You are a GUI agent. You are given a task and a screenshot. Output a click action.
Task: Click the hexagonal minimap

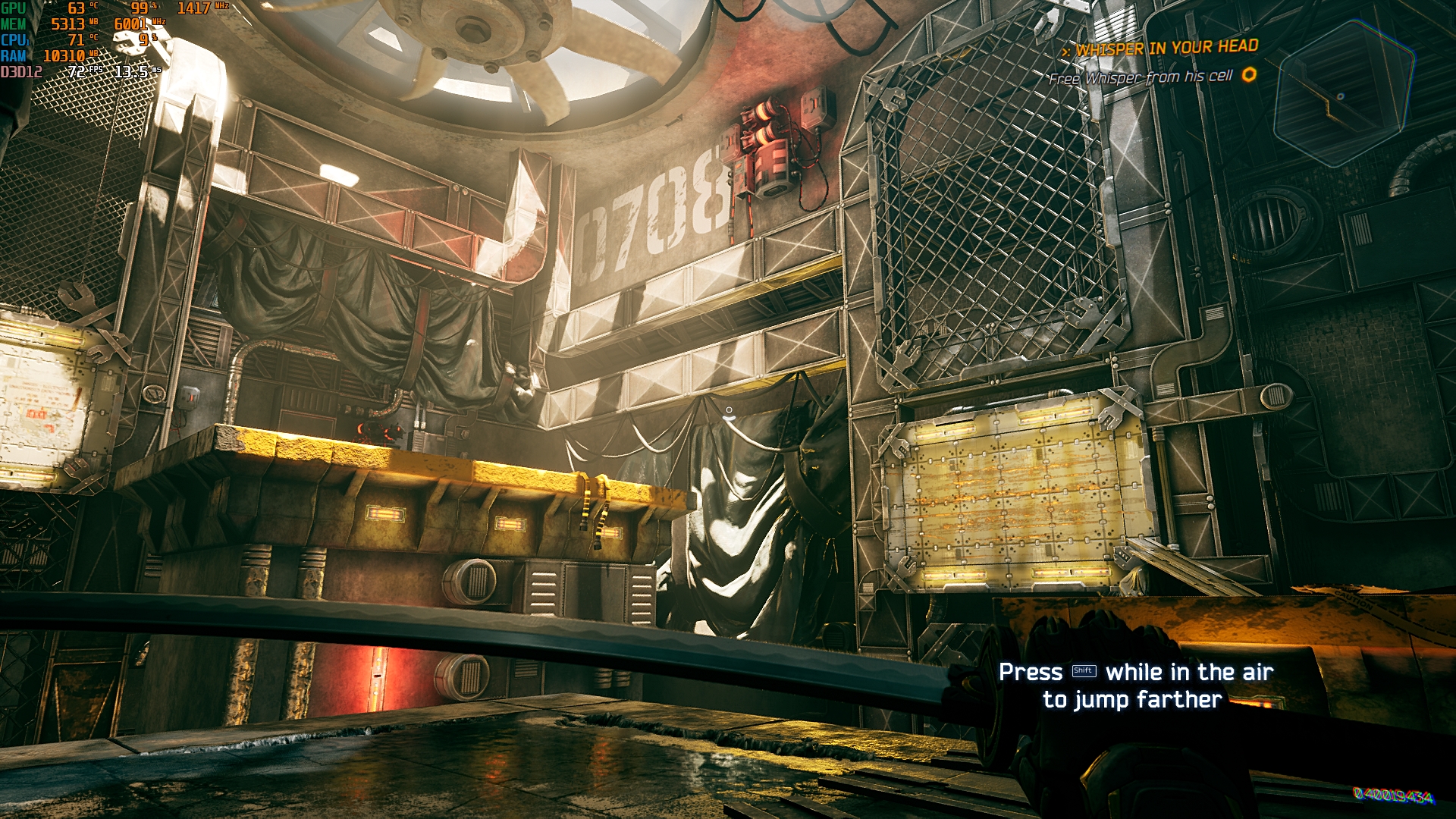point(1343,94)
